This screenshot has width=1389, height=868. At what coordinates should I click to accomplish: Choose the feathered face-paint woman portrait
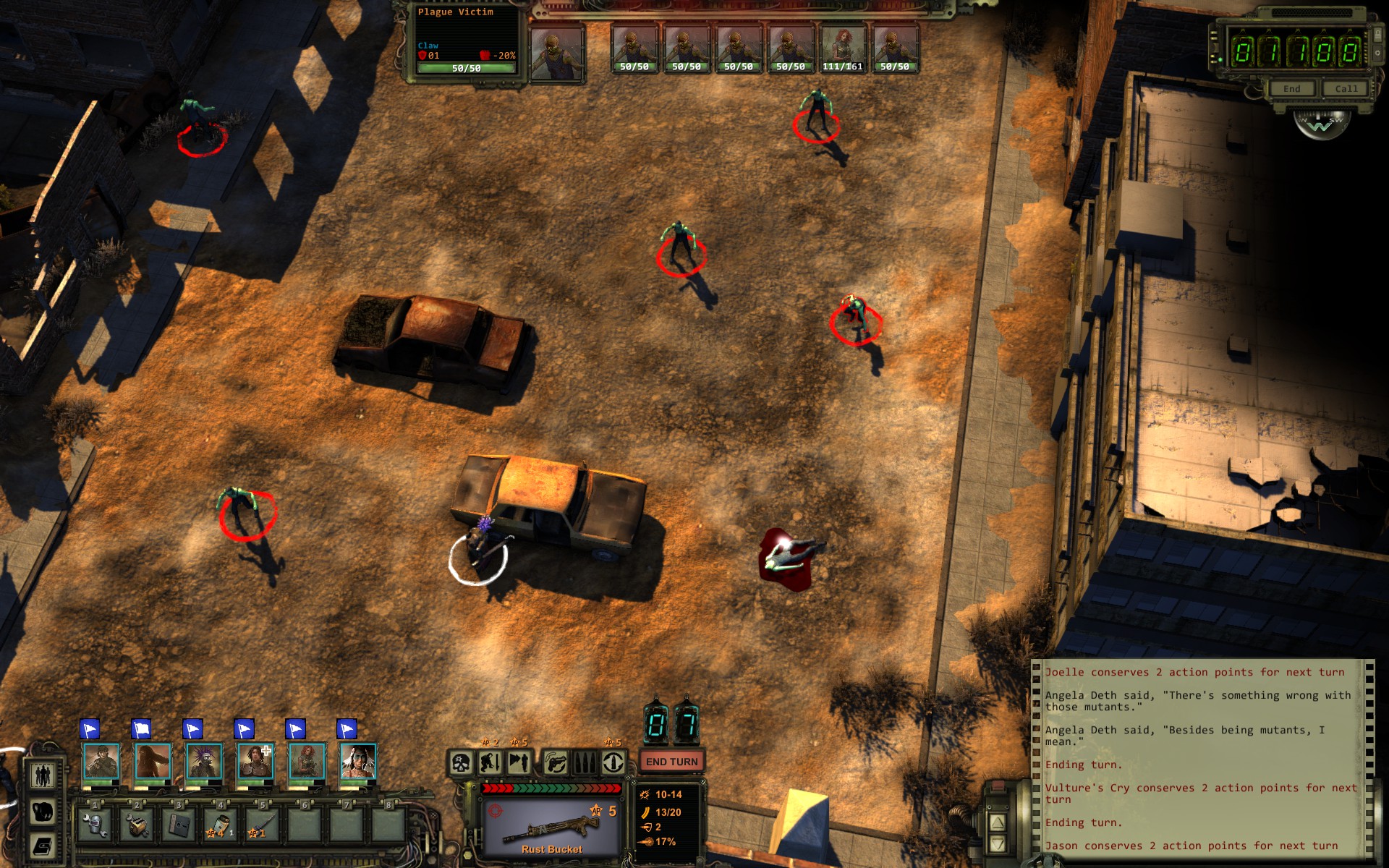[x=358, y=761]
